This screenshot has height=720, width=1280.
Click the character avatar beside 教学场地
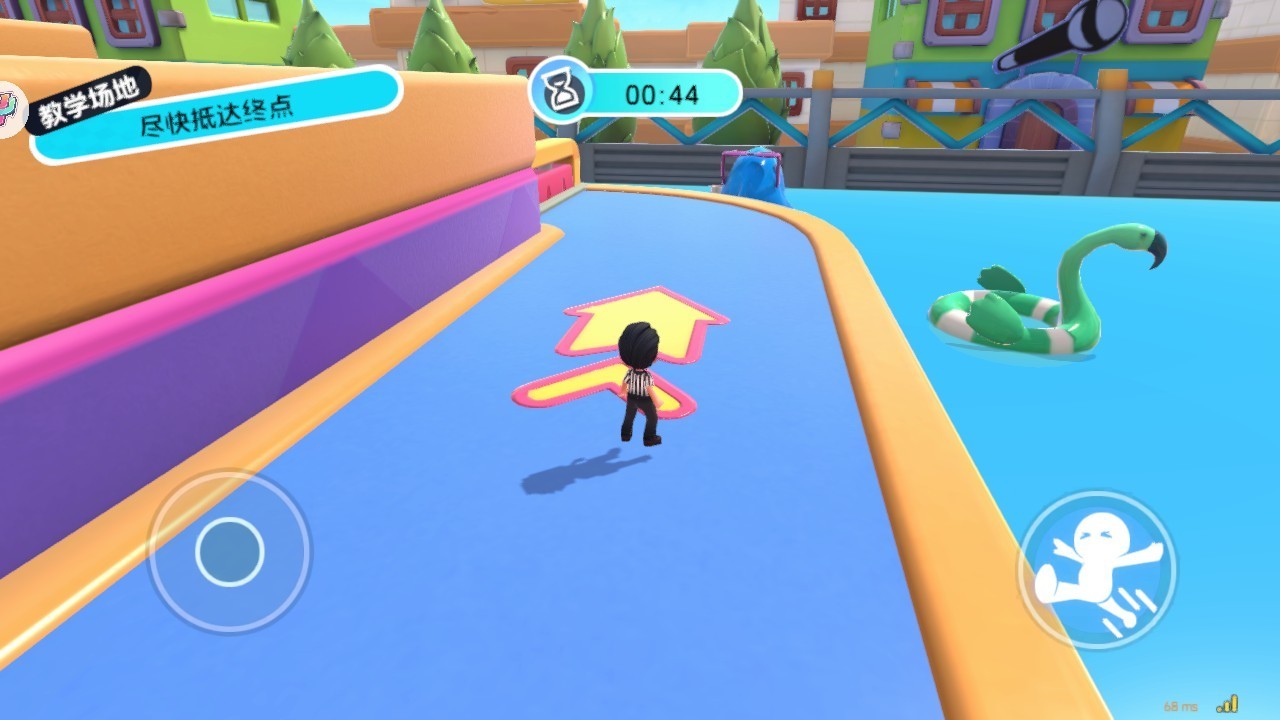click(x=10, y=110)
